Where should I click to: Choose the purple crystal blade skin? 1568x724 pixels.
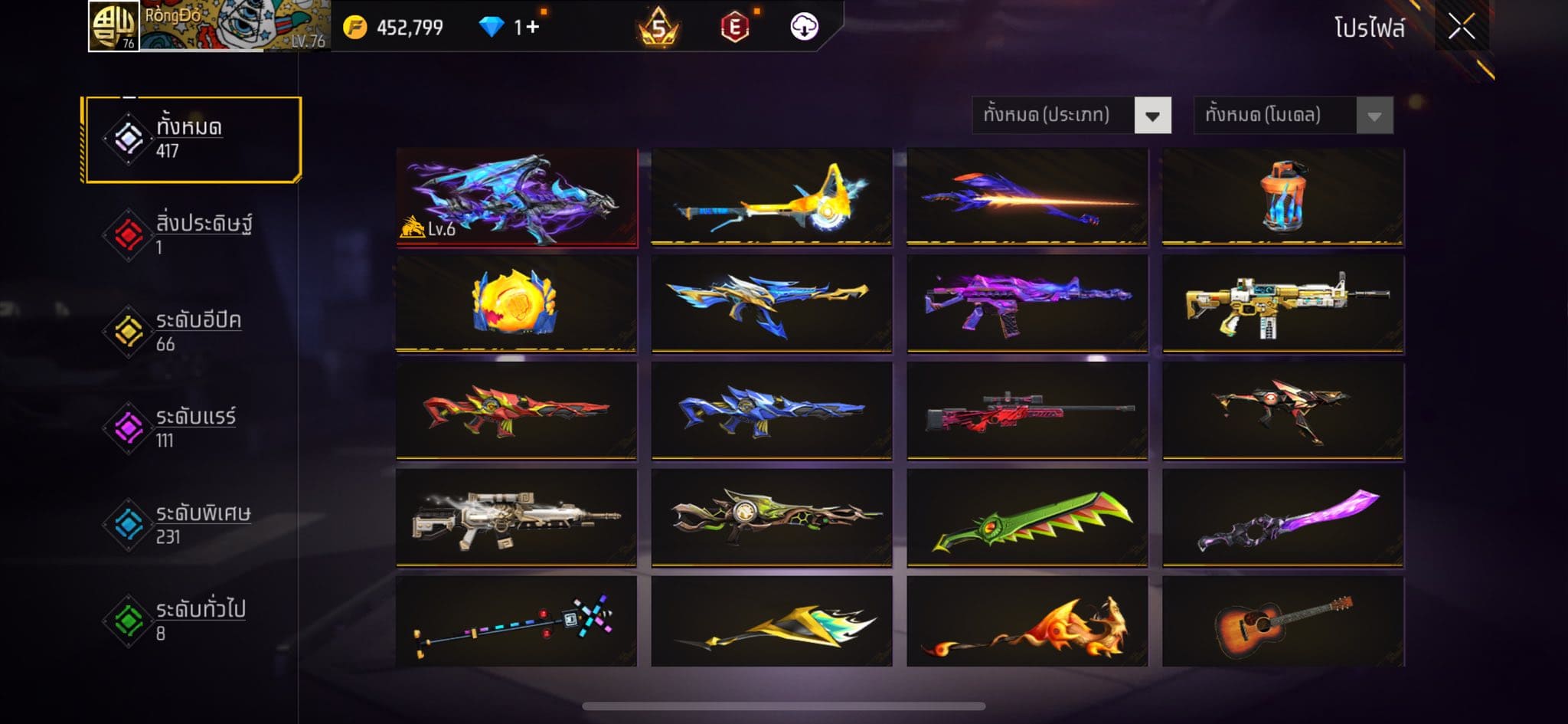tap(1283, 518)
